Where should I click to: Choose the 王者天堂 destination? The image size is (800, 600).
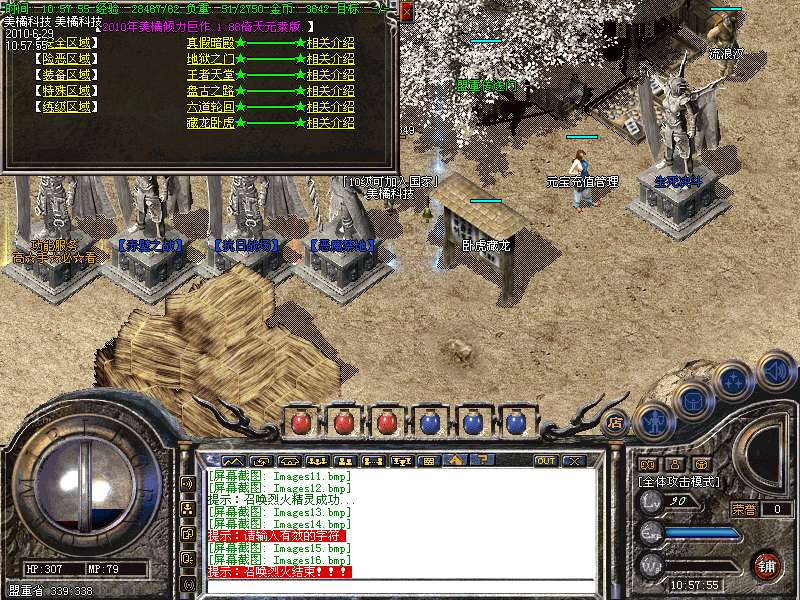coord(210,75)
